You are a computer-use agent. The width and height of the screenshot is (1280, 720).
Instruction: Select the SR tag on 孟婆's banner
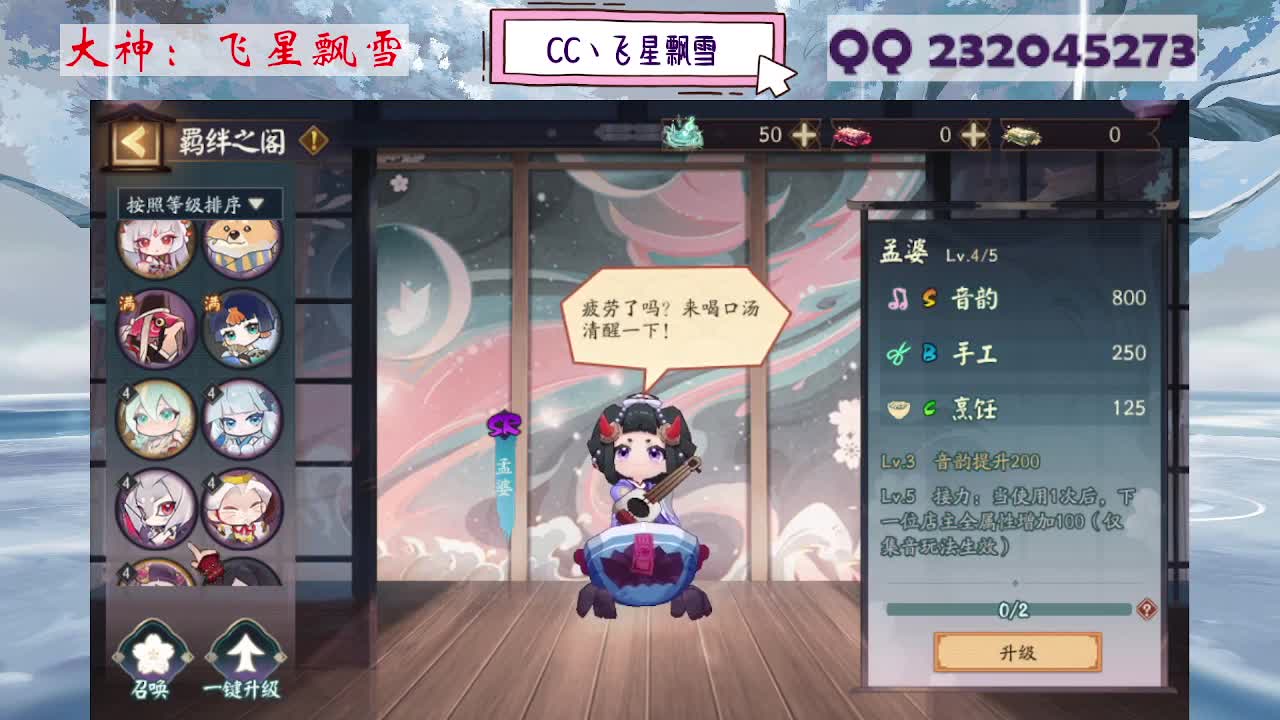pyautogui.click(x=504, y=424)
